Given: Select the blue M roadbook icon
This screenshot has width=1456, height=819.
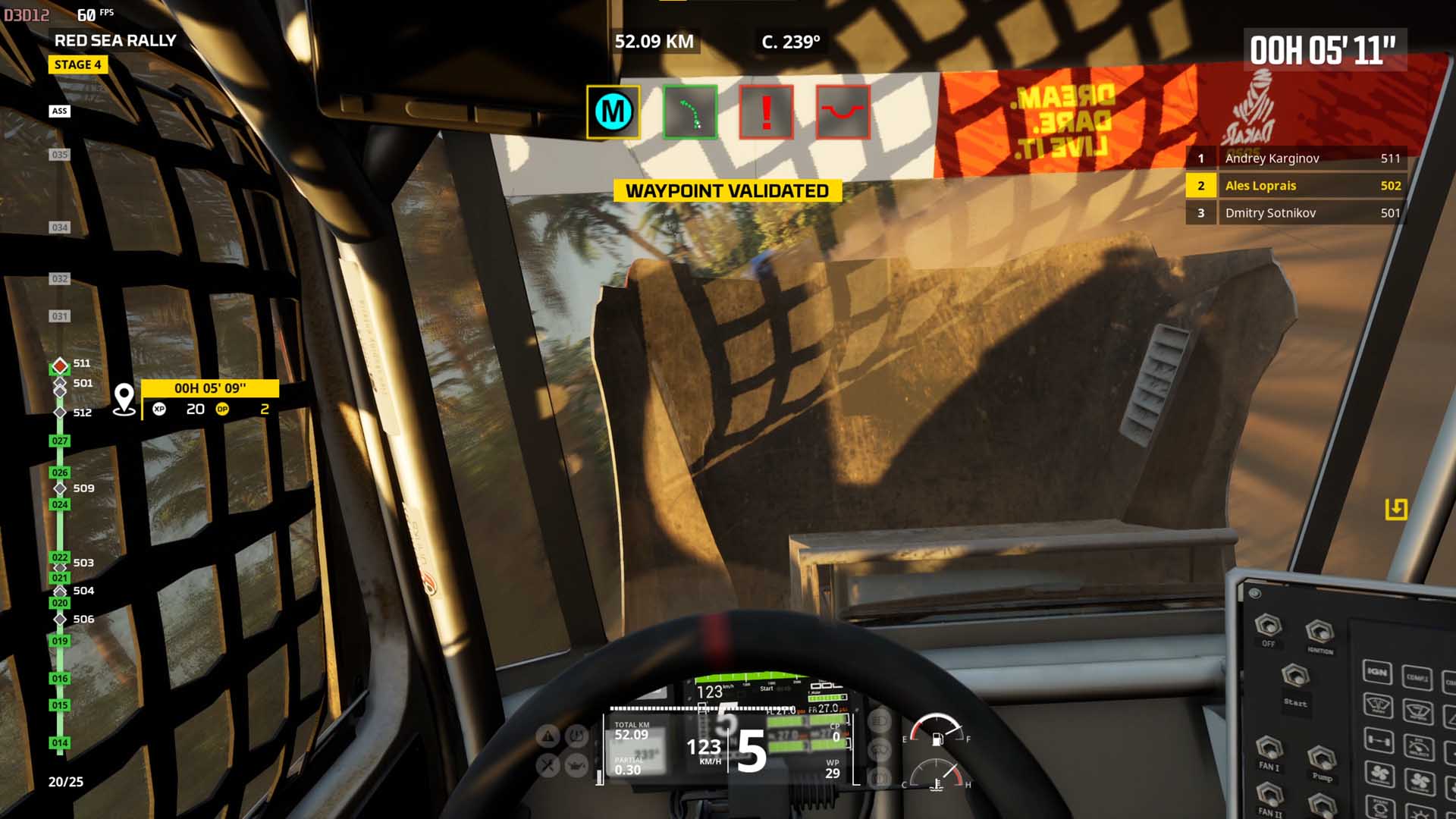Looking at the screenshot, I should click(x=613, y=112).
